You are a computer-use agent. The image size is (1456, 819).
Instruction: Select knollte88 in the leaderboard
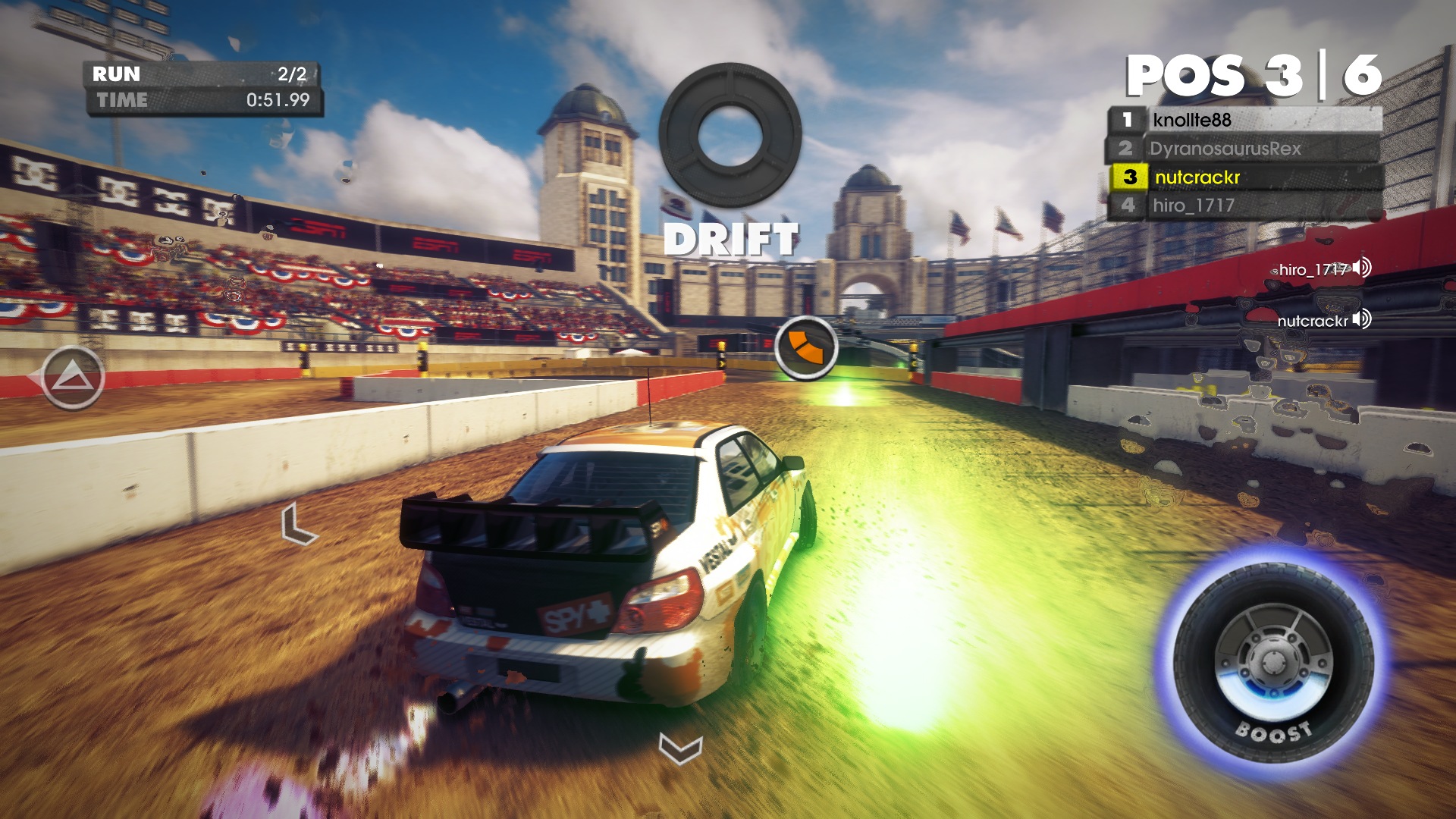(x=1244, y=120)
